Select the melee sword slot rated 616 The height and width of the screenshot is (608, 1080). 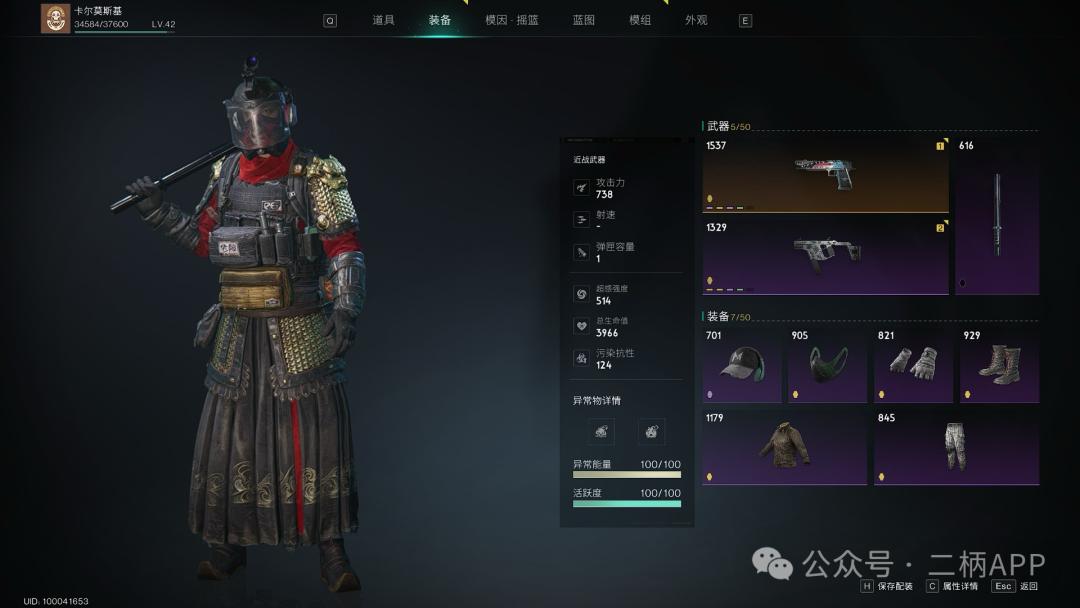click(x=996, y=215)
